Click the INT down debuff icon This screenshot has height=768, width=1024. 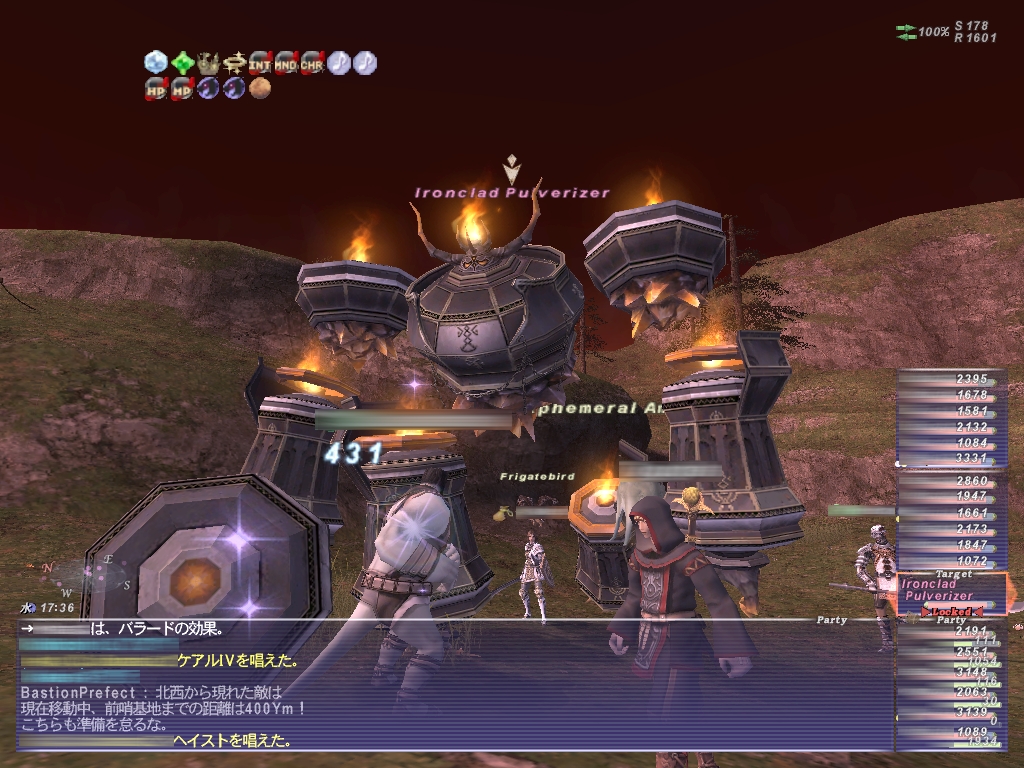[260, 62]
